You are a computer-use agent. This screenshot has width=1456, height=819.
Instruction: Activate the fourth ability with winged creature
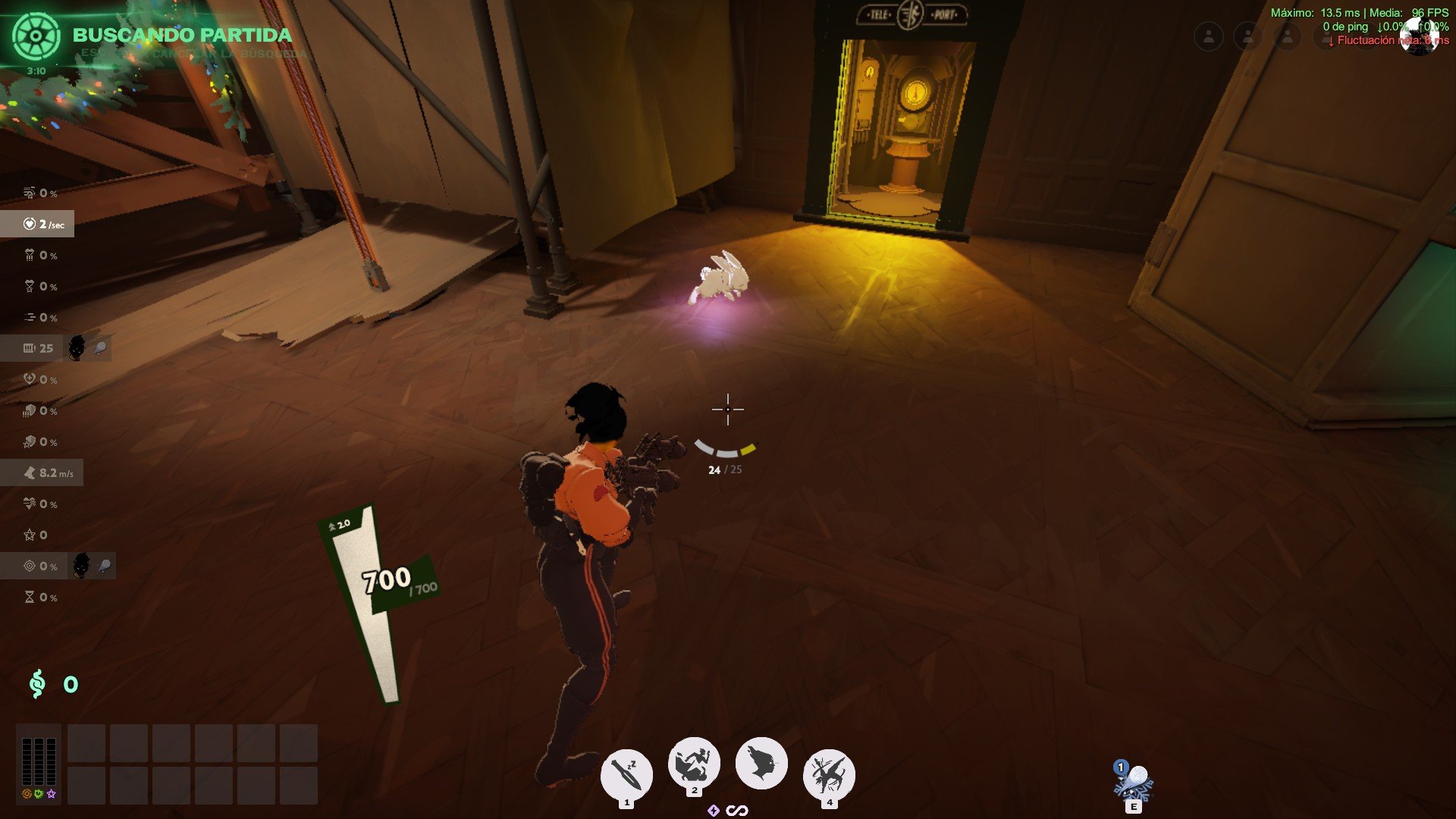(829, 775)
